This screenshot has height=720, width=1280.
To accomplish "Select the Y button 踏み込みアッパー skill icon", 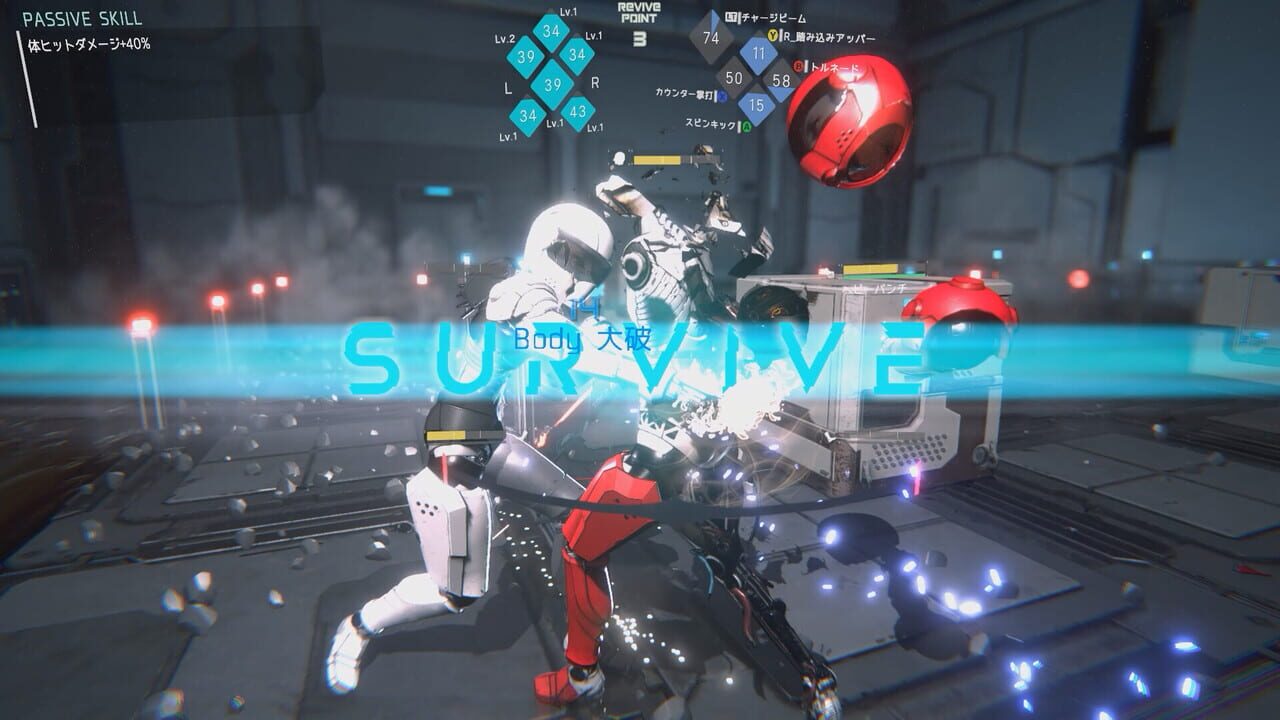I will 773,34.
